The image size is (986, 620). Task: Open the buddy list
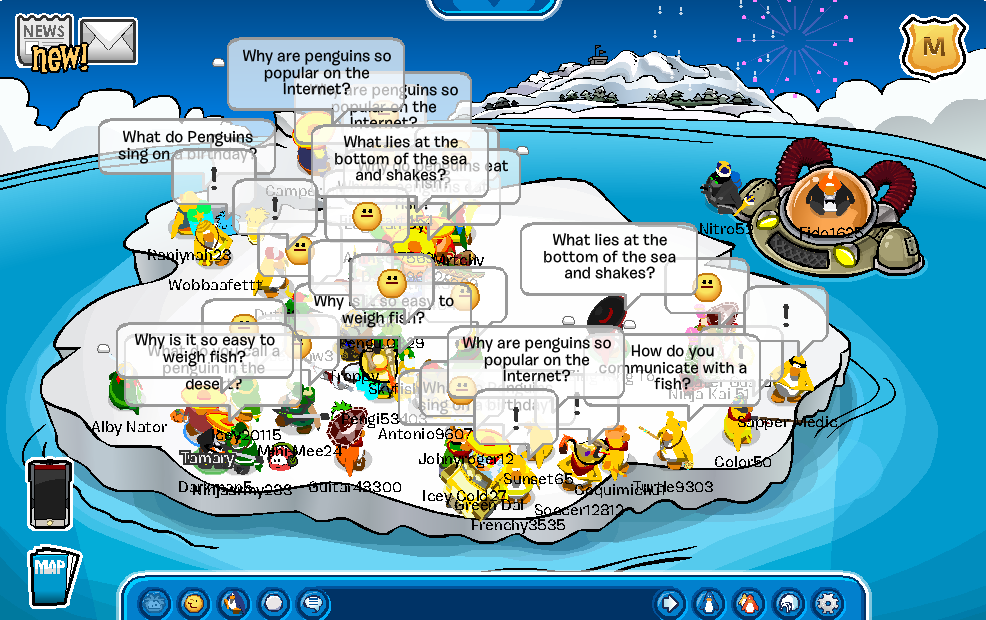coord(747,603)
